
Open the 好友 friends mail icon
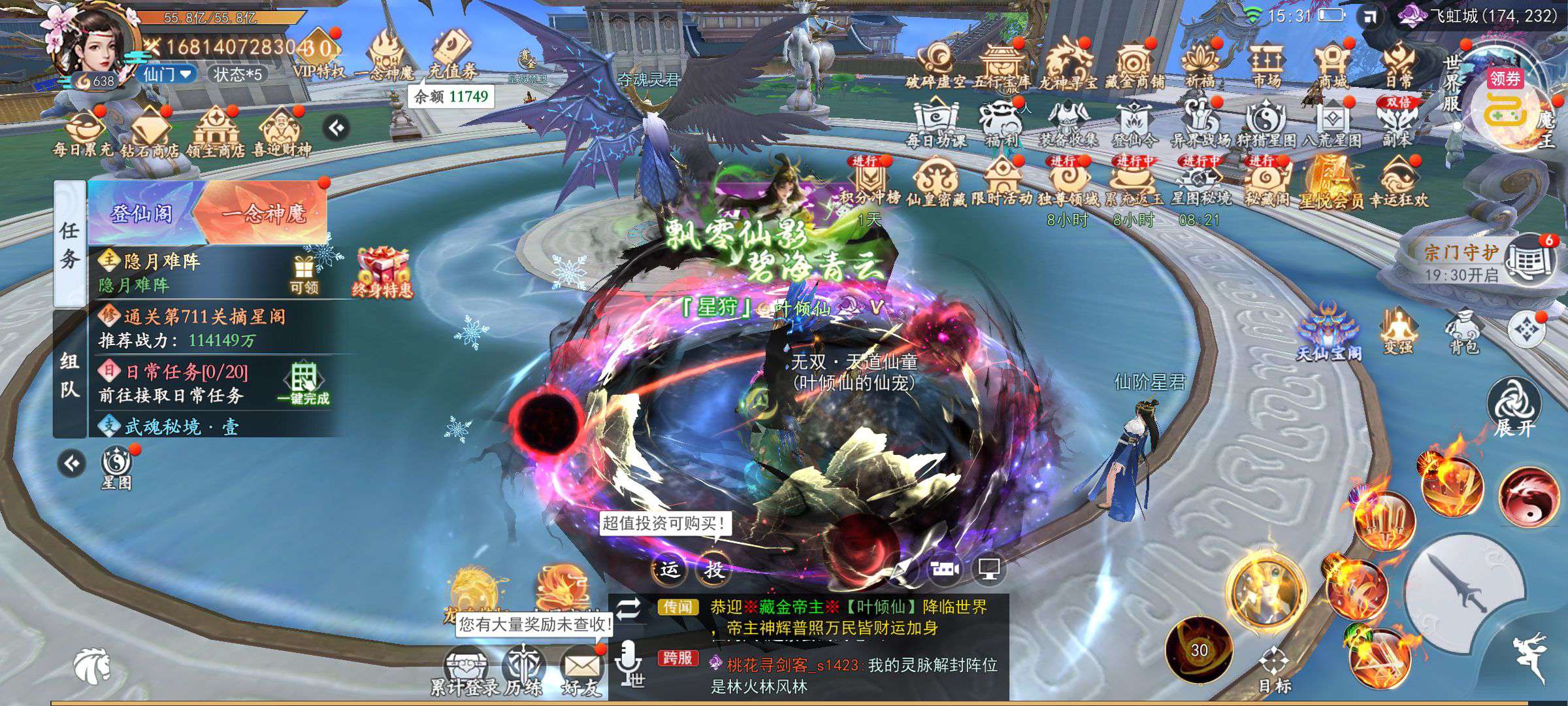click(581, 669)
